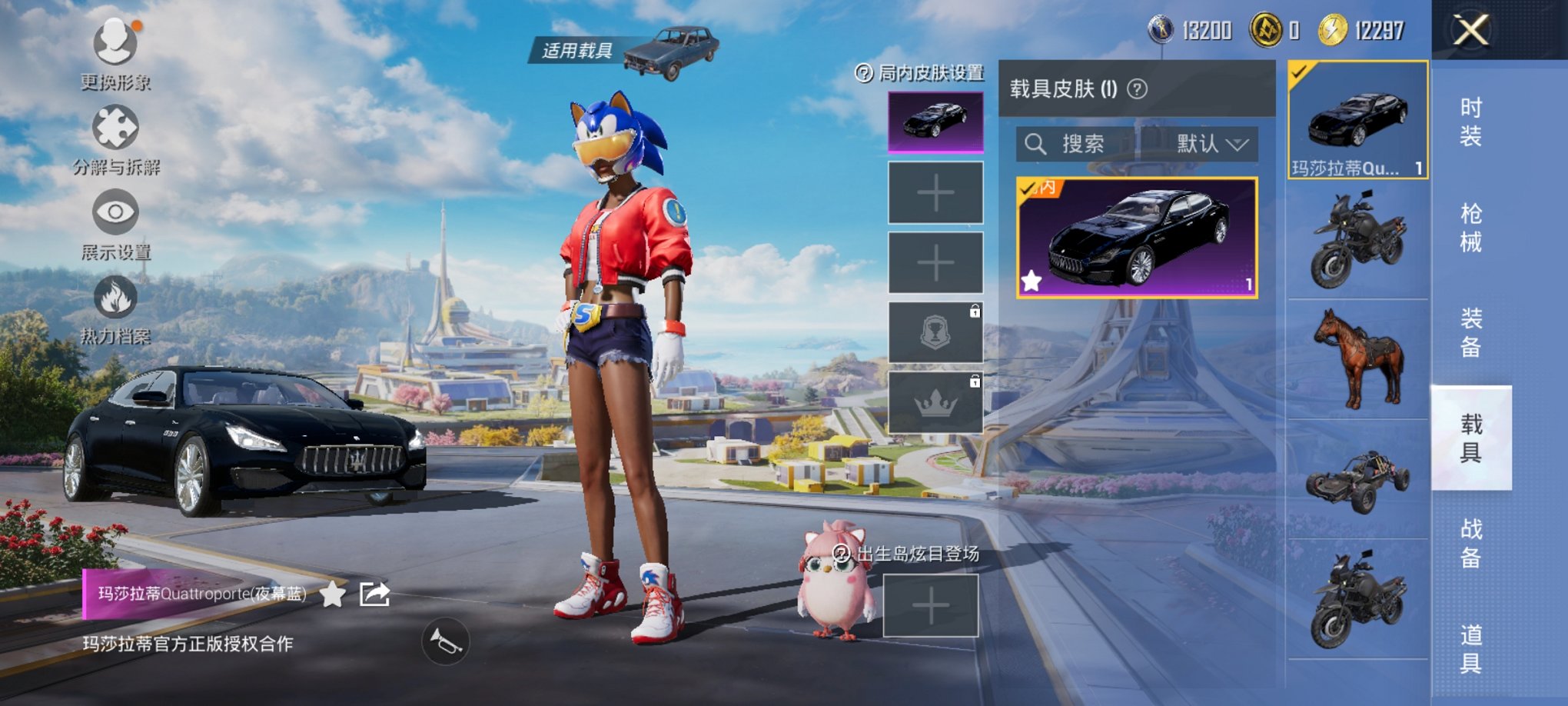This screenshot has width=1568, height=706.
Task: Select the 载具 vehicles tab
Action: coord(1470,438)
